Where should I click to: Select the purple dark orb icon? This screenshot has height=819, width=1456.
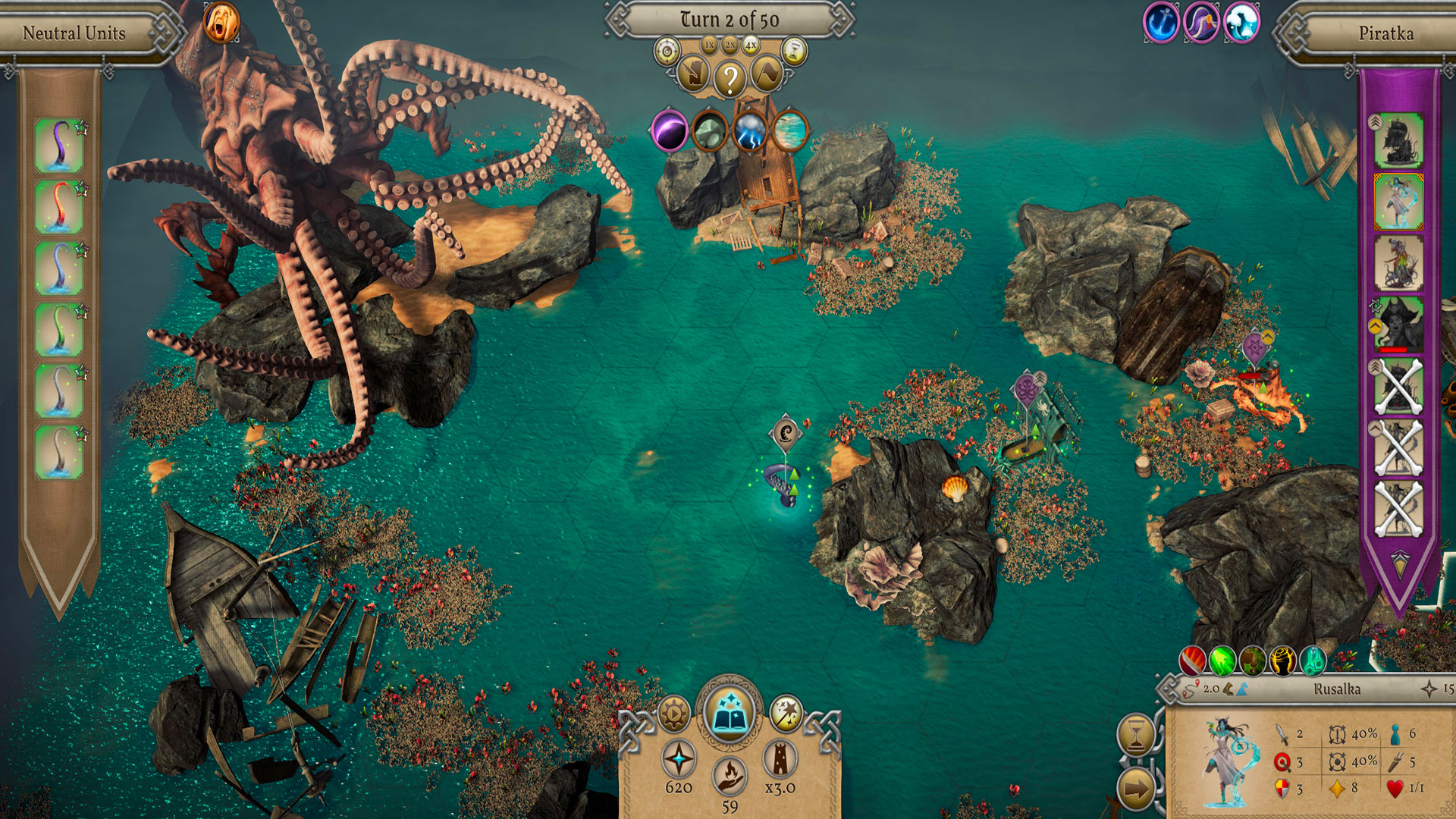[x=670, y=130]
